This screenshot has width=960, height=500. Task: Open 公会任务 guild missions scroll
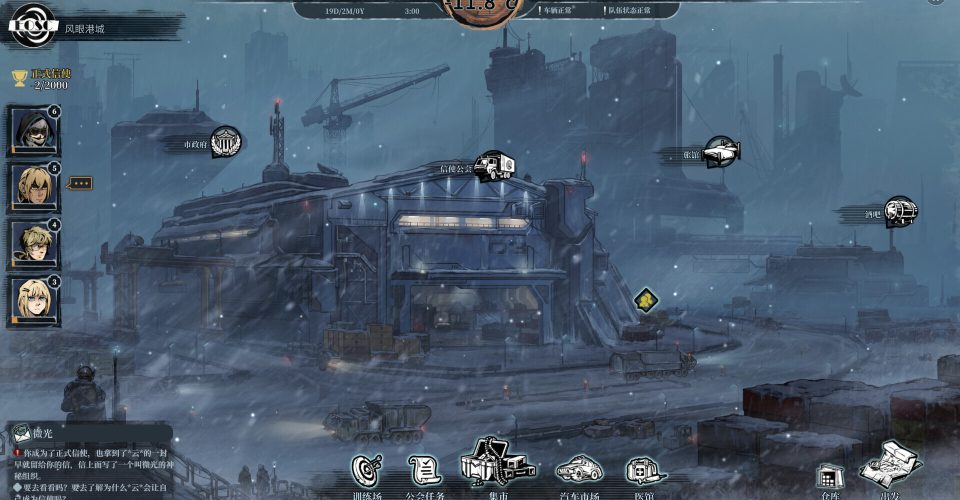(425, 471)
